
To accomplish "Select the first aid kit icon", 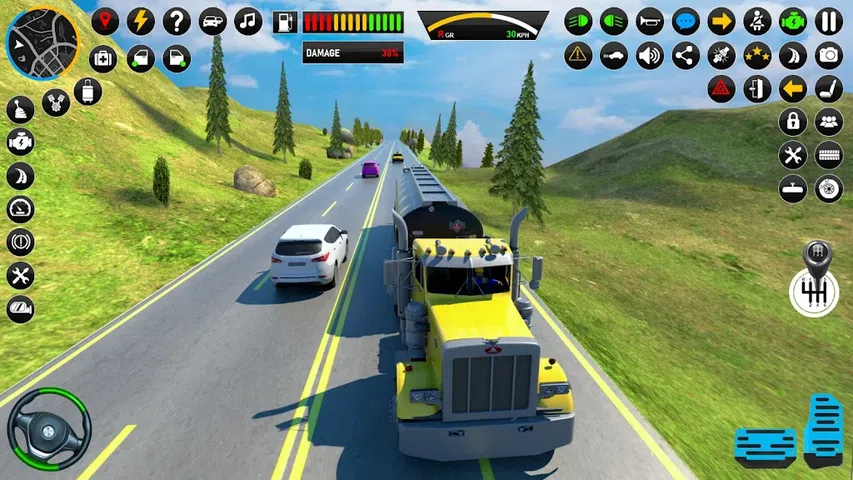I will pos(104,58).
